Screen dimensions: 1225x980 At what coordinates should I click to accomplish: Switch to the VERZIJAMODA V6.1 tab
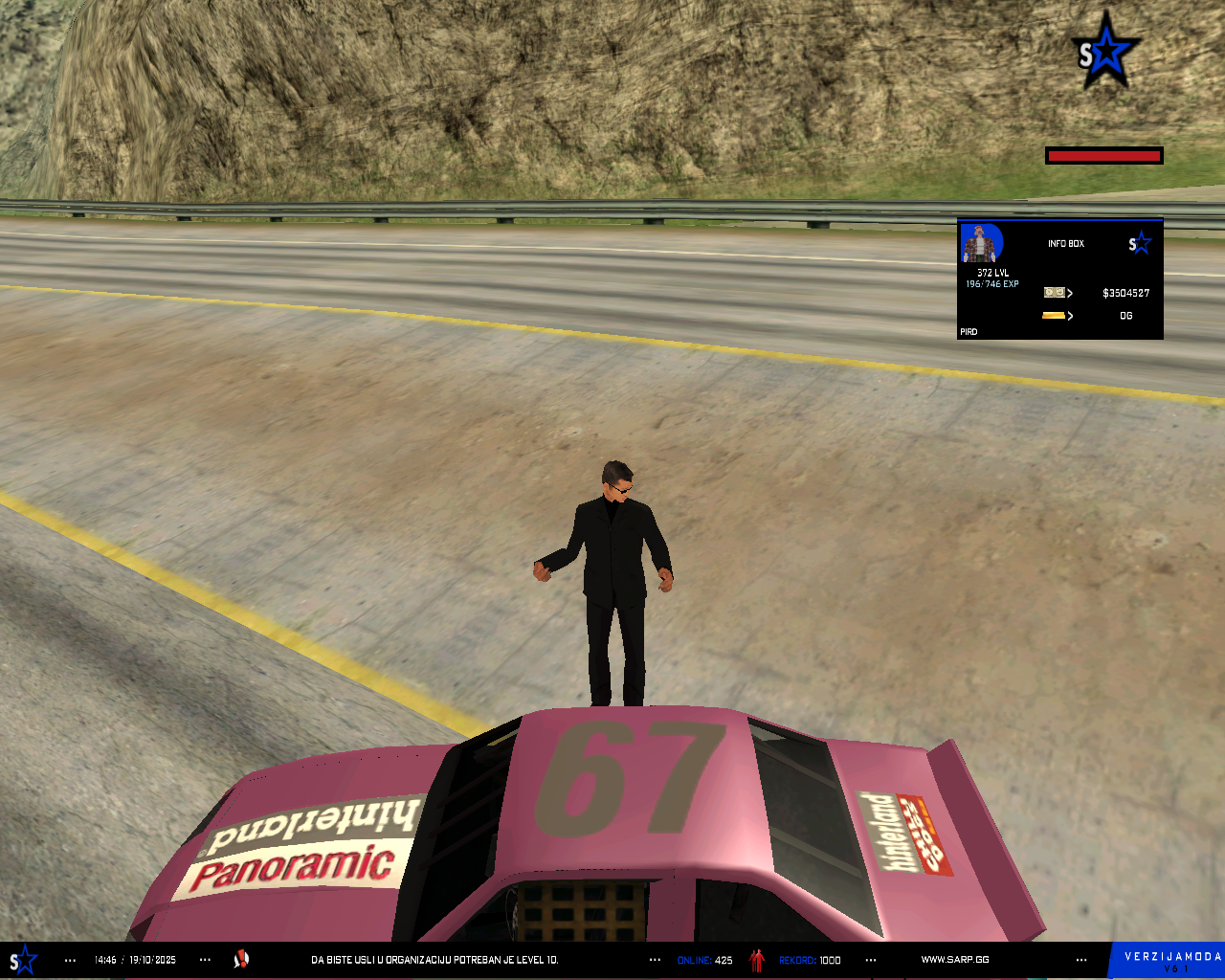point(1166,957)
